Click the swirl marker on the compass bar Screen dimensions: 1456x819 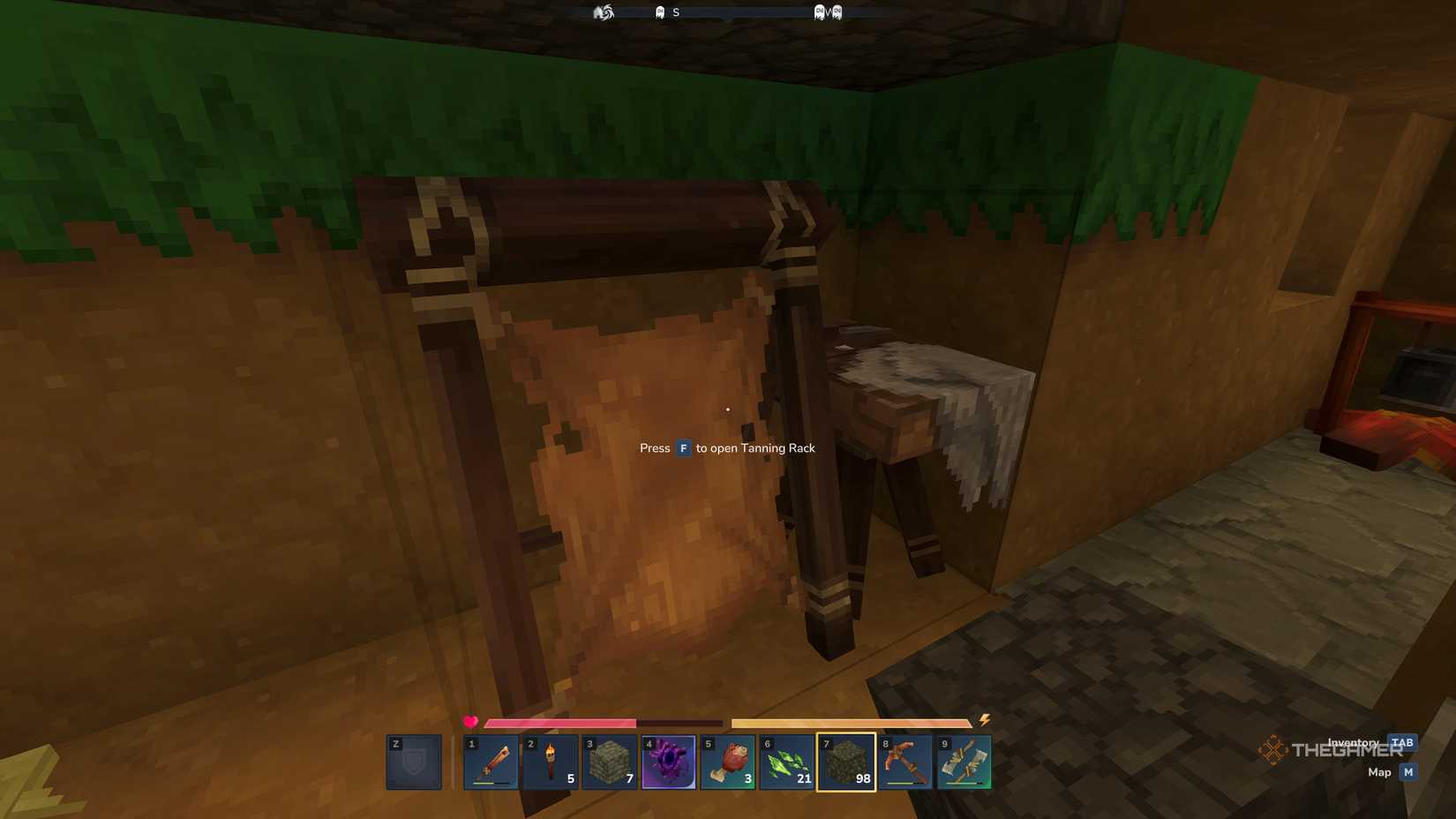click(x=604, y=11)
